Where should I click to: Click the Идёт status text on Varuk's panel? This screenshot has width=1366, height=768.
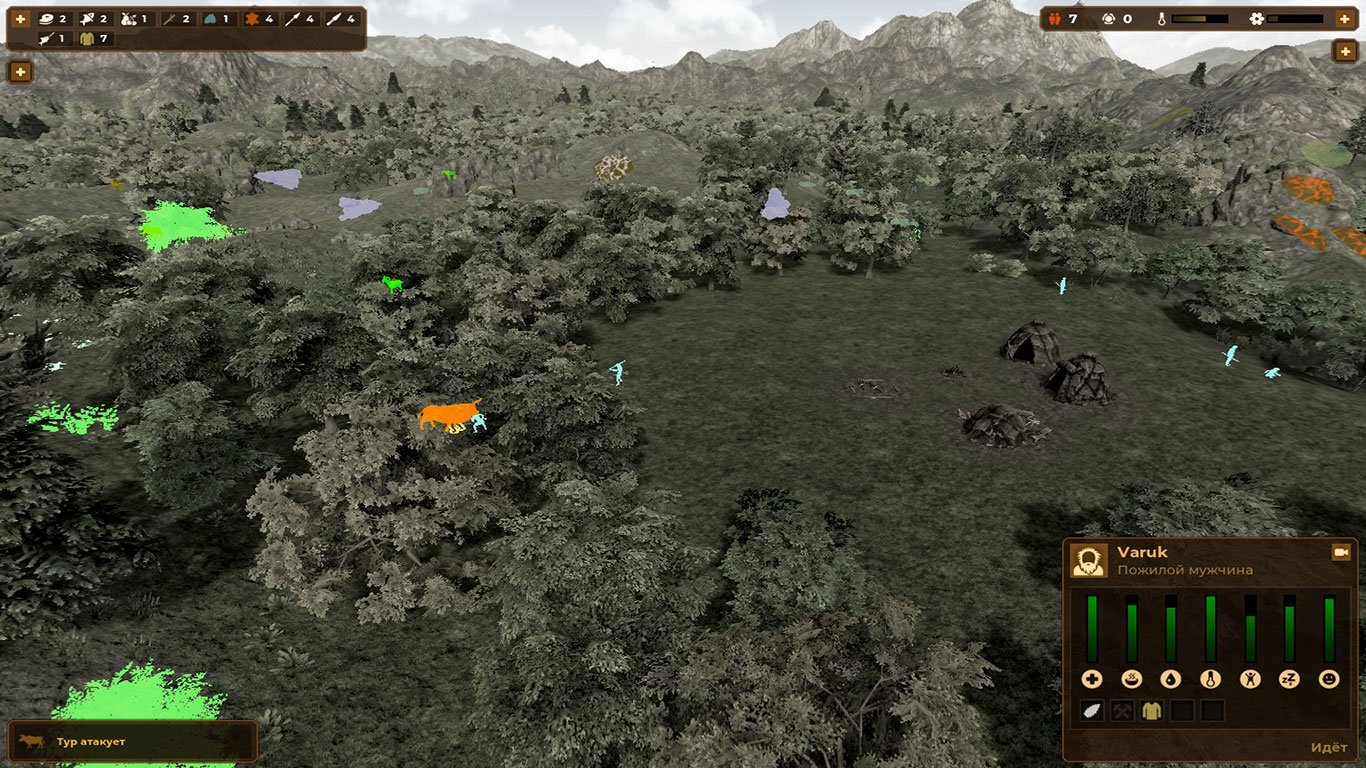[1328, 748]
